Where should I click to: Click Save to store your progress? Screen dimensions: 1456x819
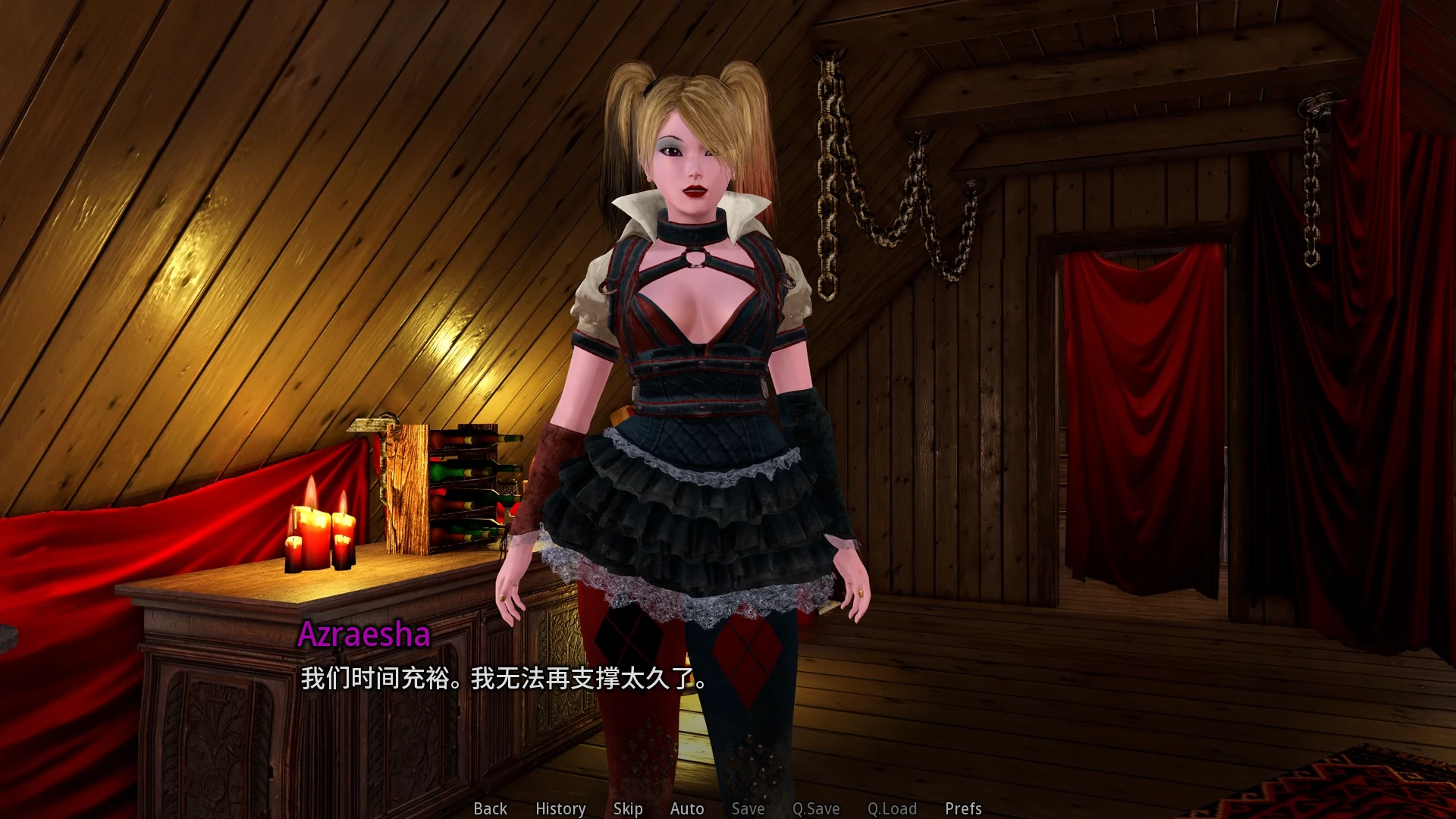747,808
